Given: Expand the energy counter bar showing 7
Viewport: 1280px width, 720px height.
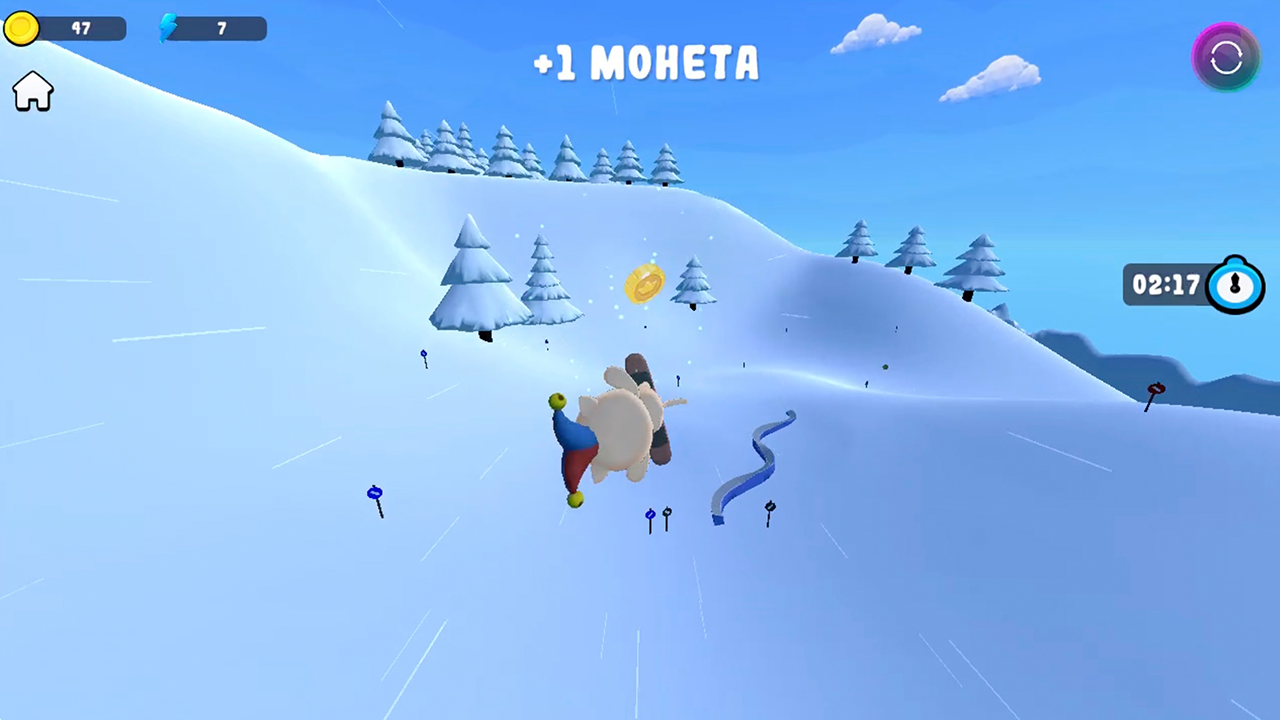Looking at the screenshot, I should tap(215, 27).
